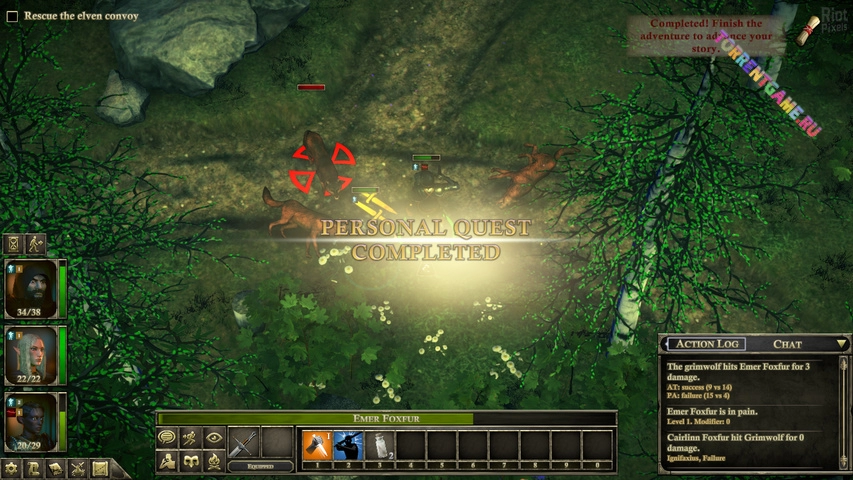853x480 pixels.
Task: Click the speech bubble talk action
Action: pos(166,438)
